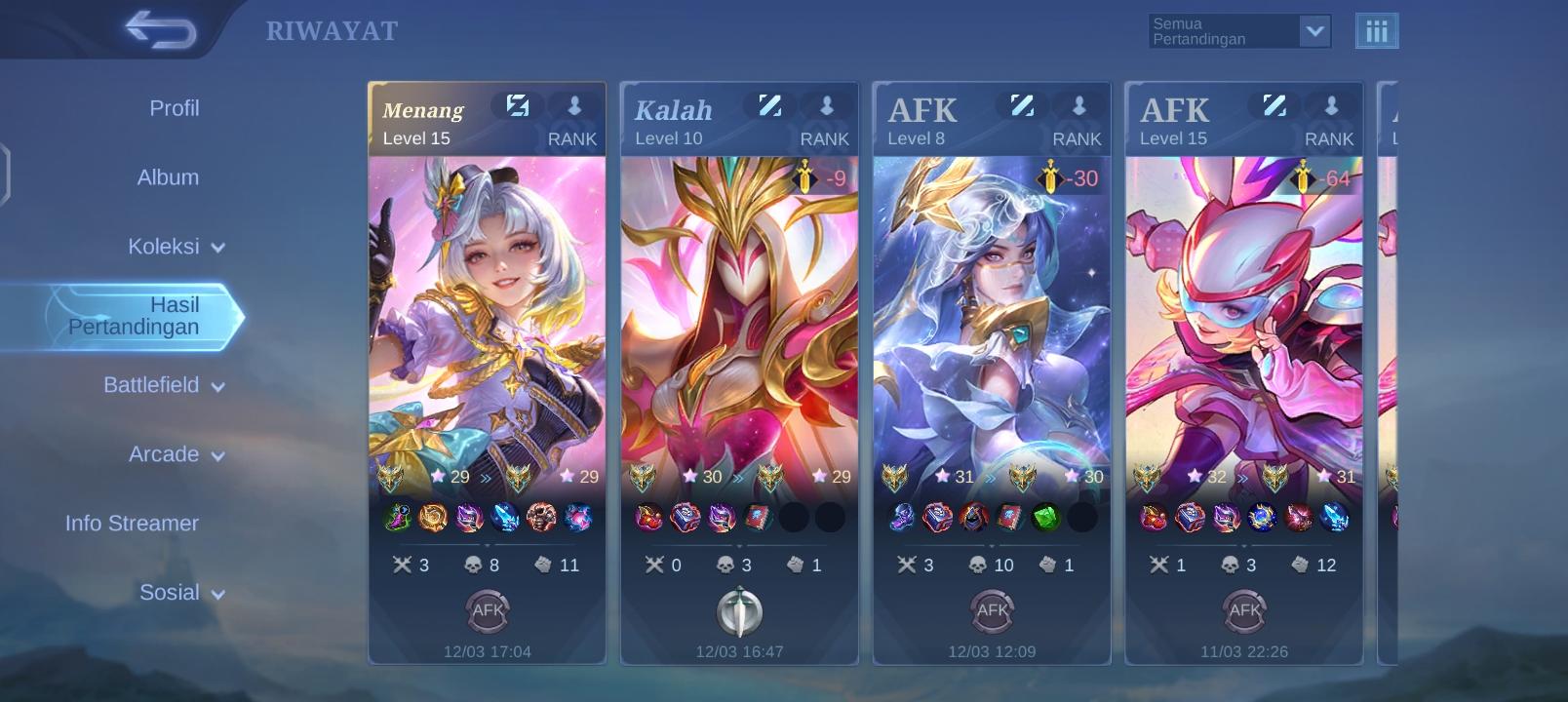Click the share icon on the Kalah card
The height and width of the screenshot is (702, 1568).
coord(769,105)
